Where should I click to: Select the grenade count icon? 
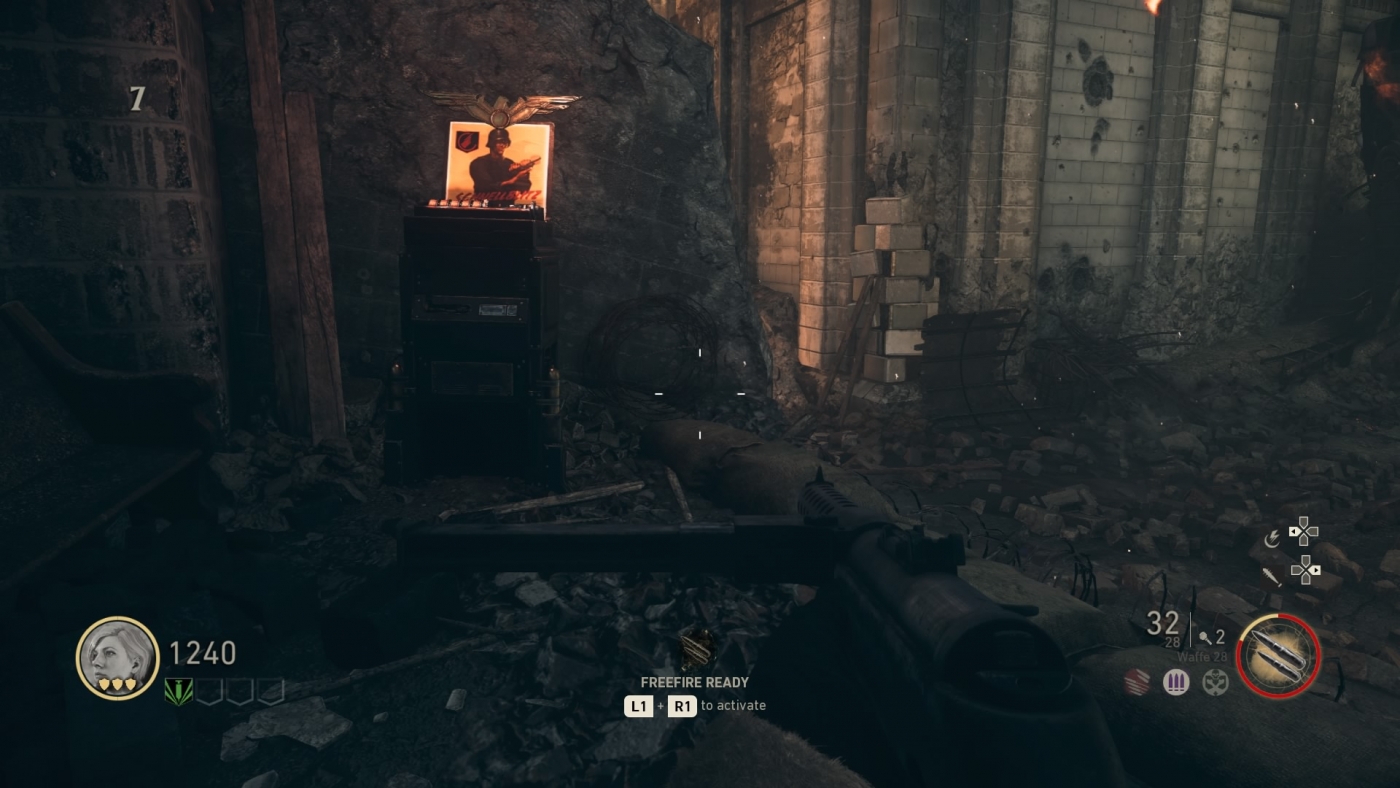(1205, 637)
